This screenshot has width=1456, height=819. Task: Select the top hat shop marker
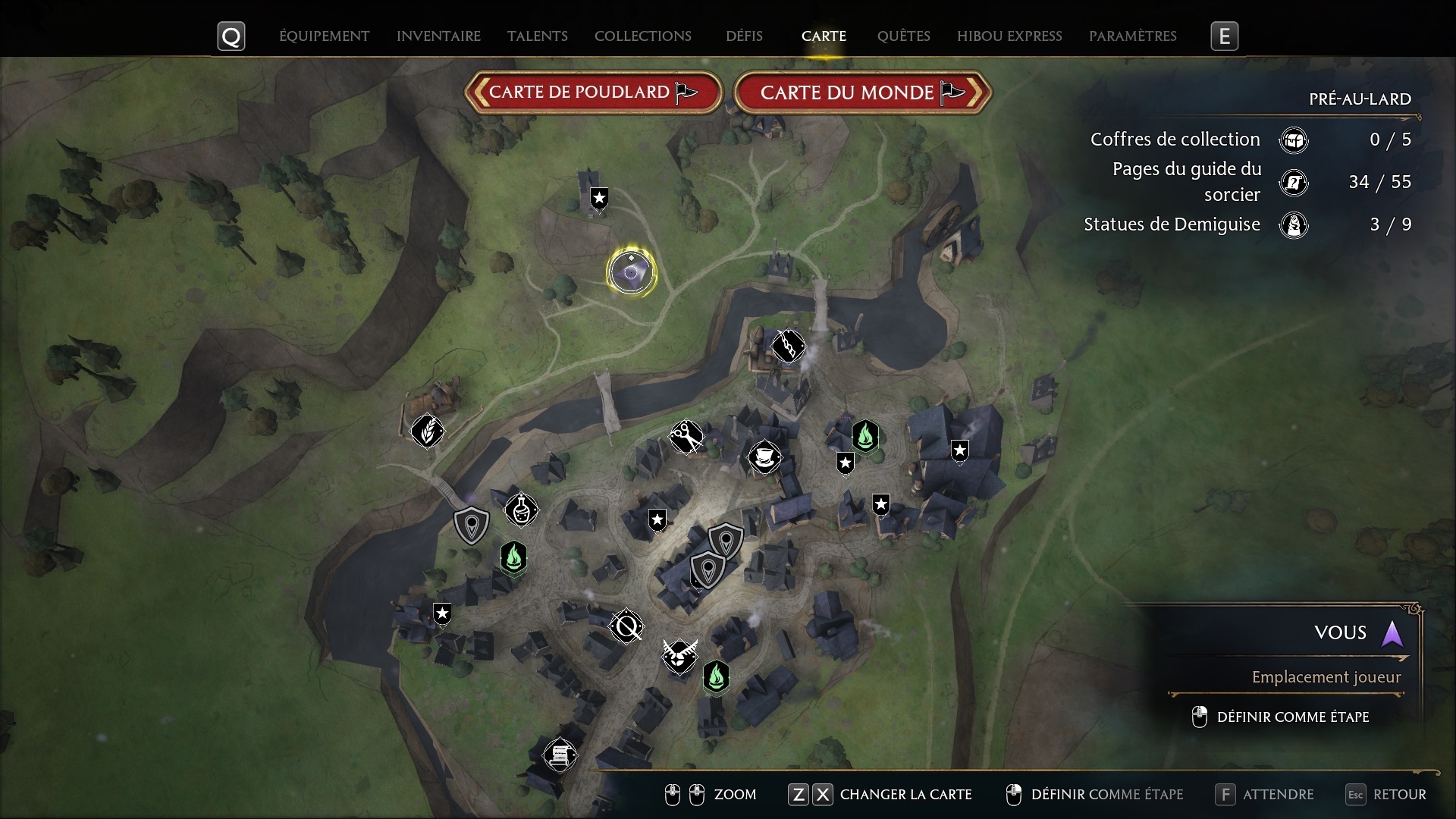764,457
